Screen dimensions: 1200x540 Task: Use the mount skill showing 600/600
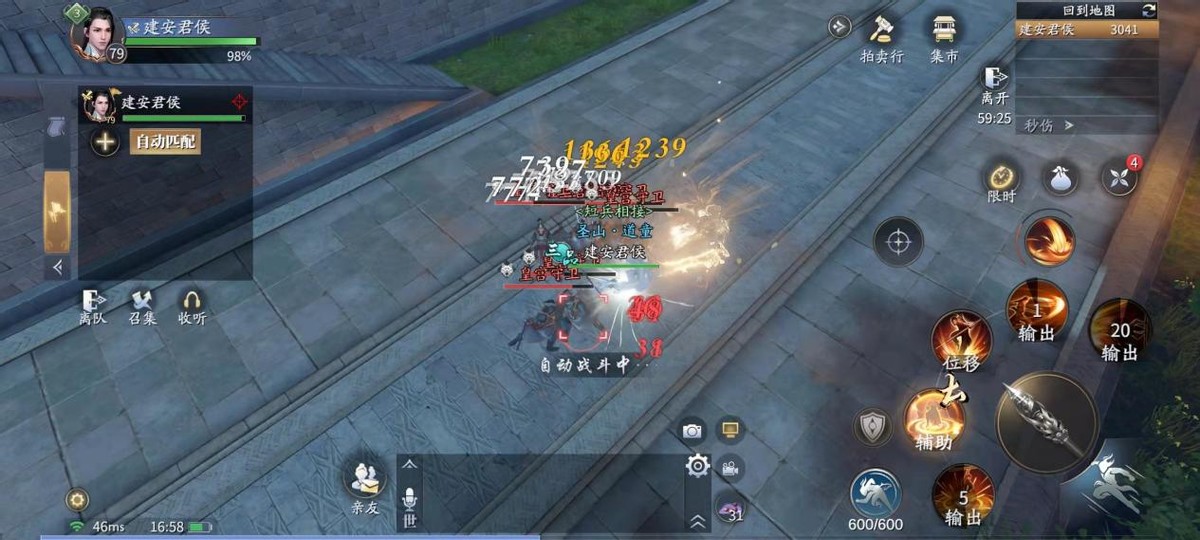[x=876, y=494]
